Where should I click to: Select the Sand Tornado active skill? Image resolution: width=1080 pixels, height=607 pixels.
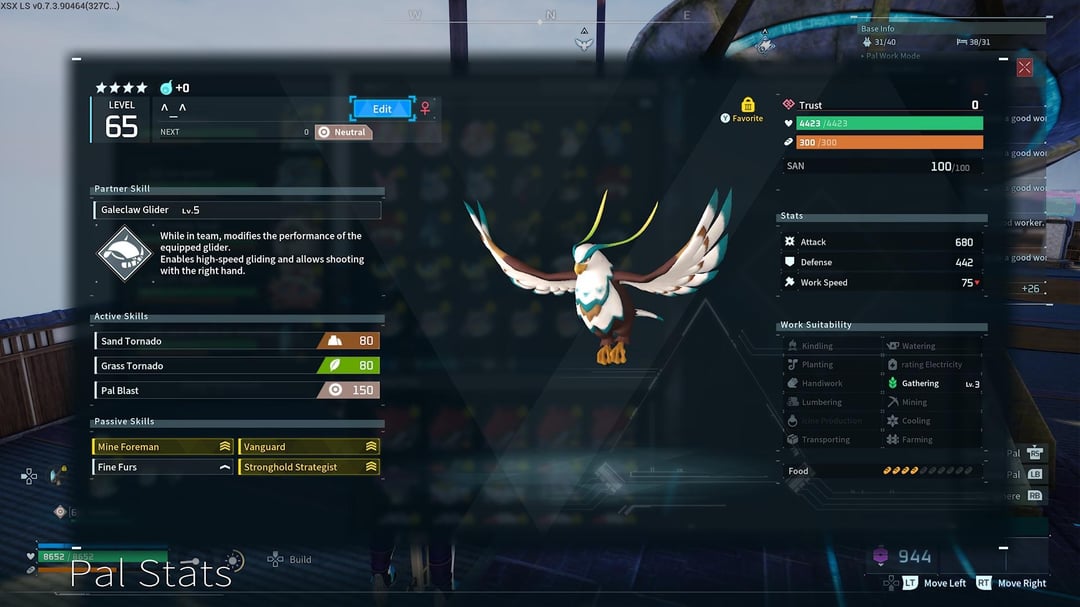click(237, 341)
